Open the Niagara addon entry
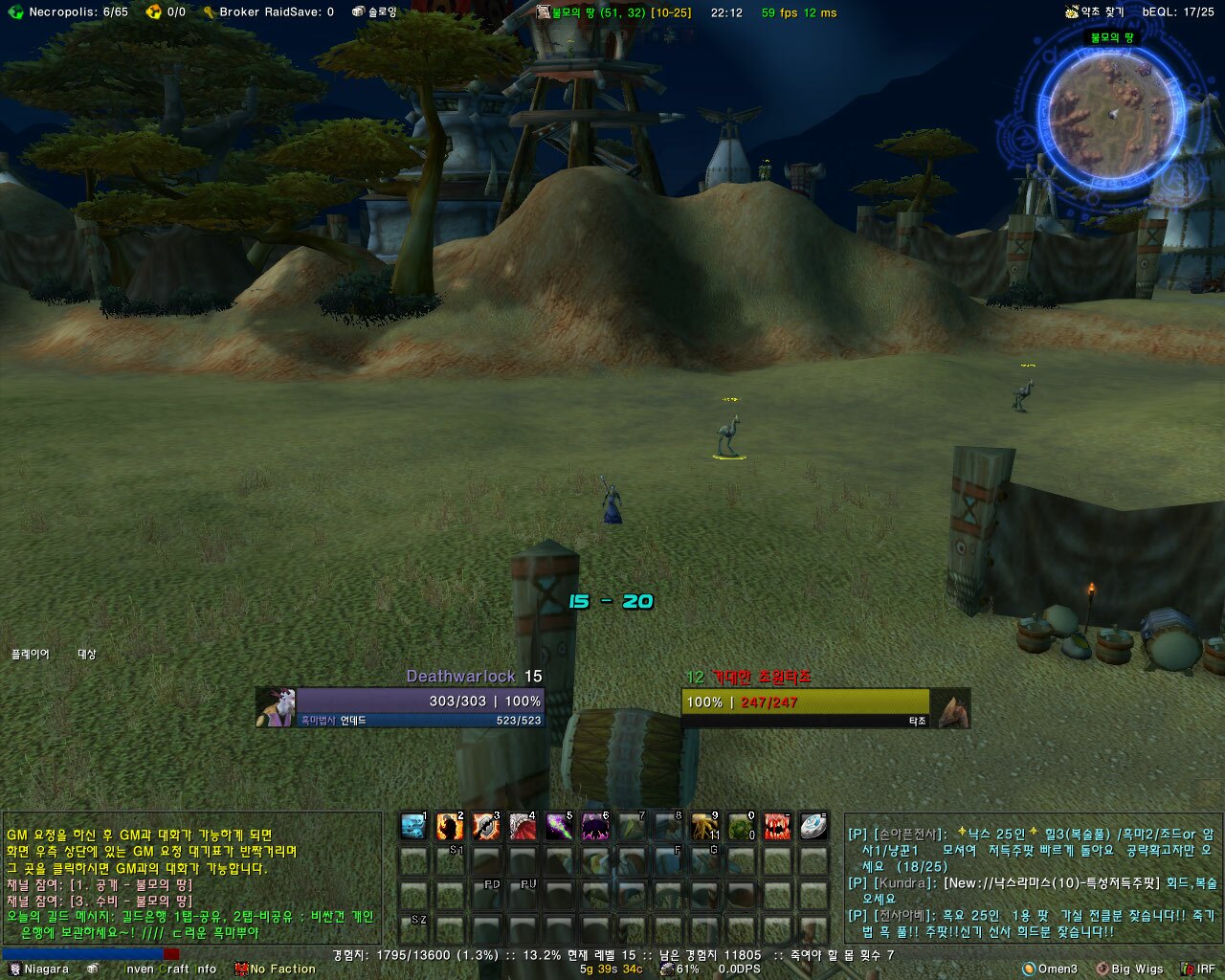Image resolution: width=1225 pixels, height=980 pixels. click(x=38, y=969)
